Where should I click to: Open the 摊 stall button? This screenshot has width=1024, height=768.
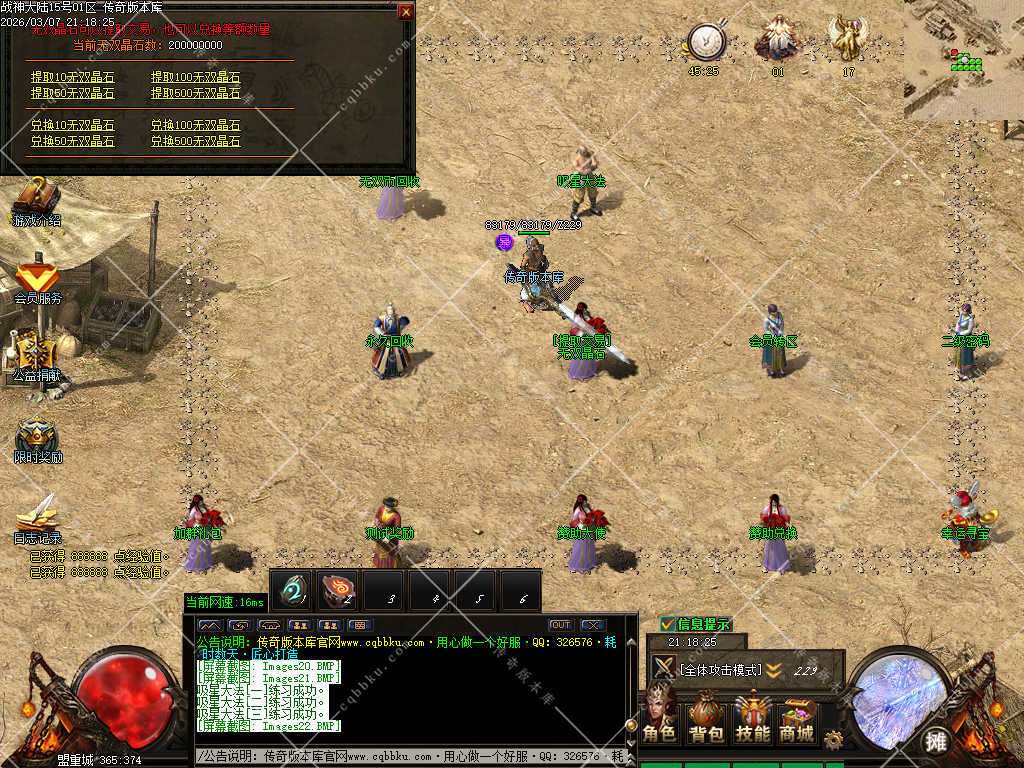(936, 741)
